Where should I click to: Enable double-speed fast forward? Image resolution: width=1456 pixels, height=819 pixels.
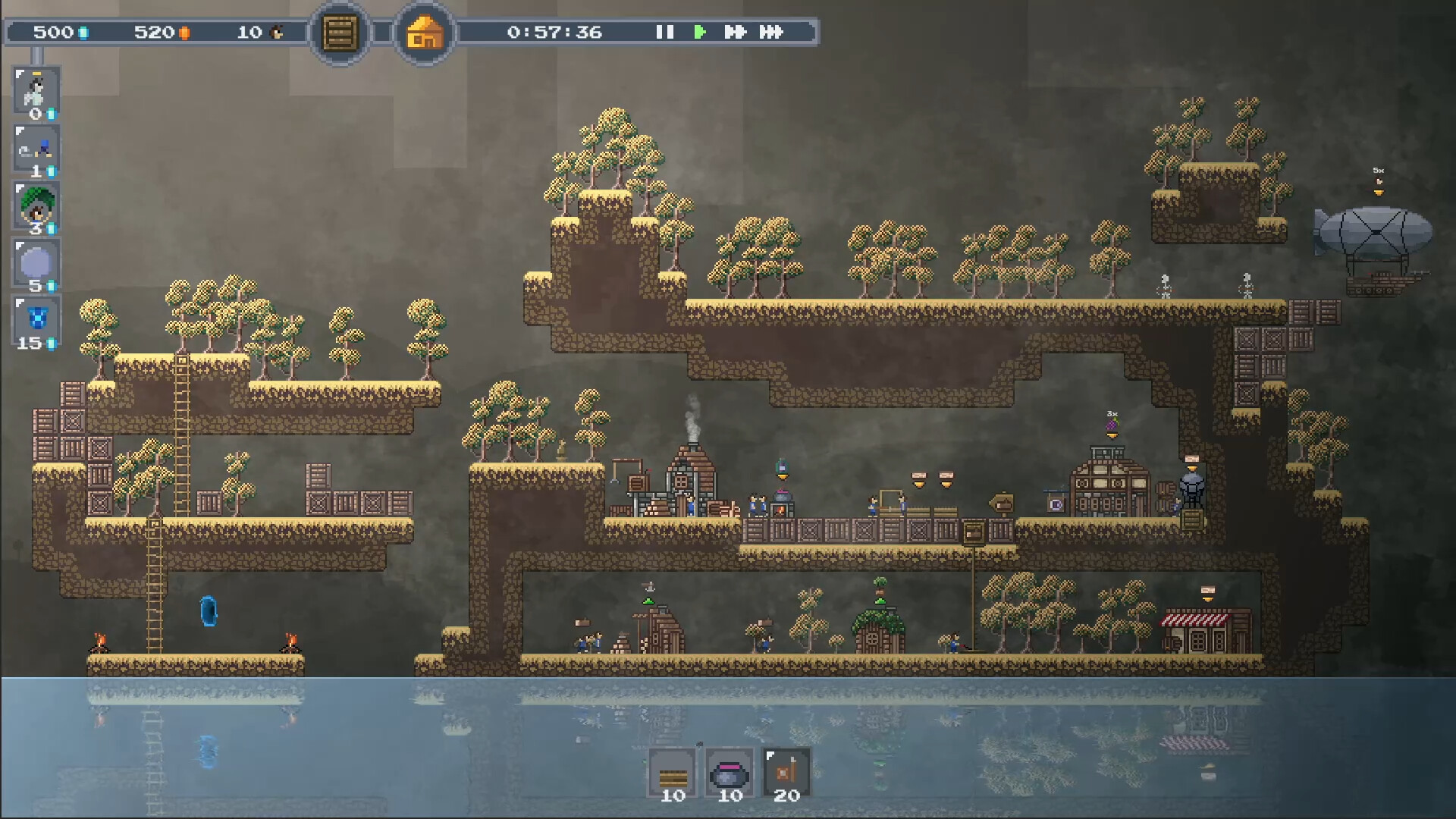pos(733,33)
